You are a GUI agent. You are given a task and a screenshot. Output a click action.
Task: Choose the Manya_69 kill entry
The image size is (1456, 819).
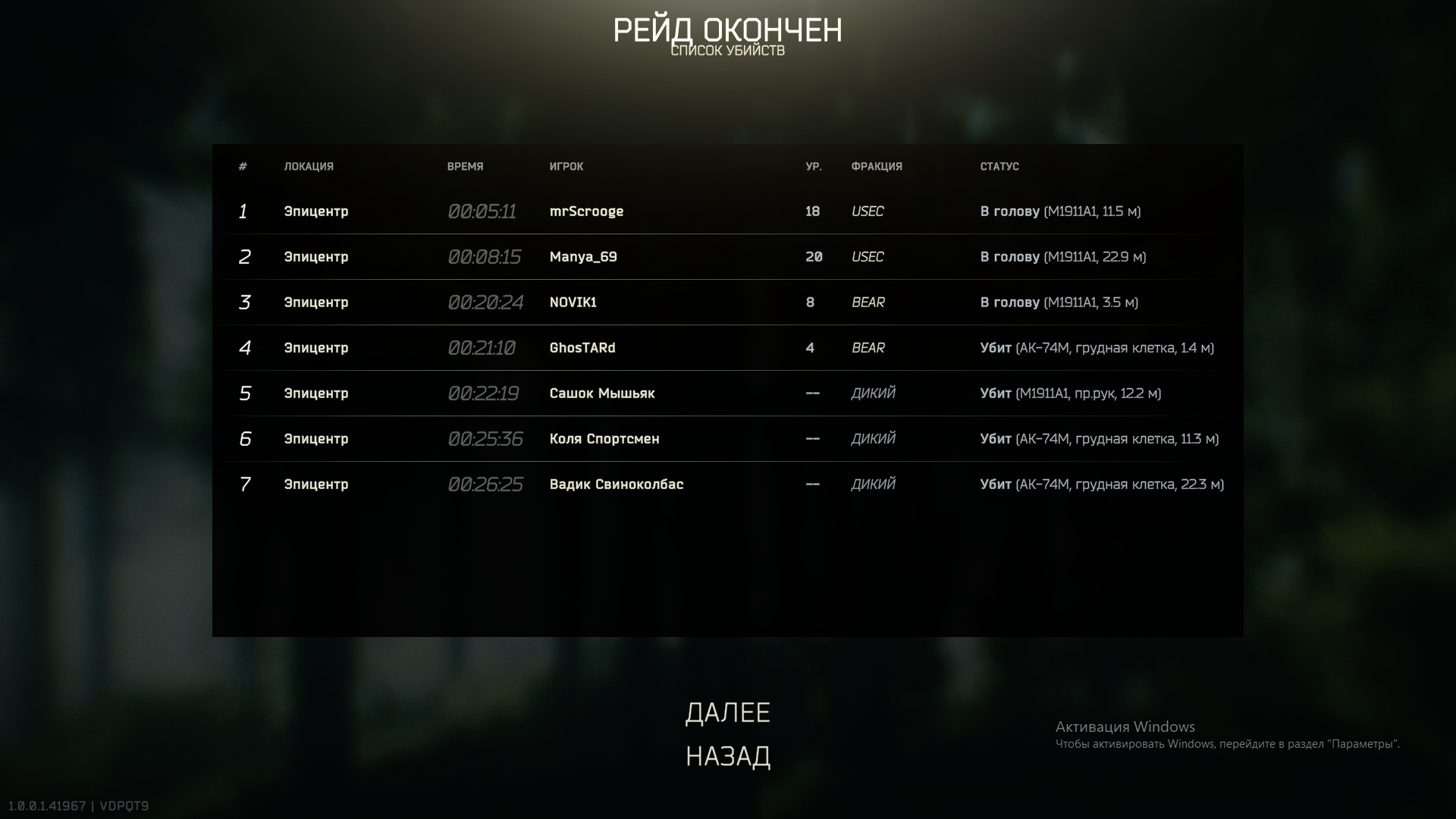583,257
